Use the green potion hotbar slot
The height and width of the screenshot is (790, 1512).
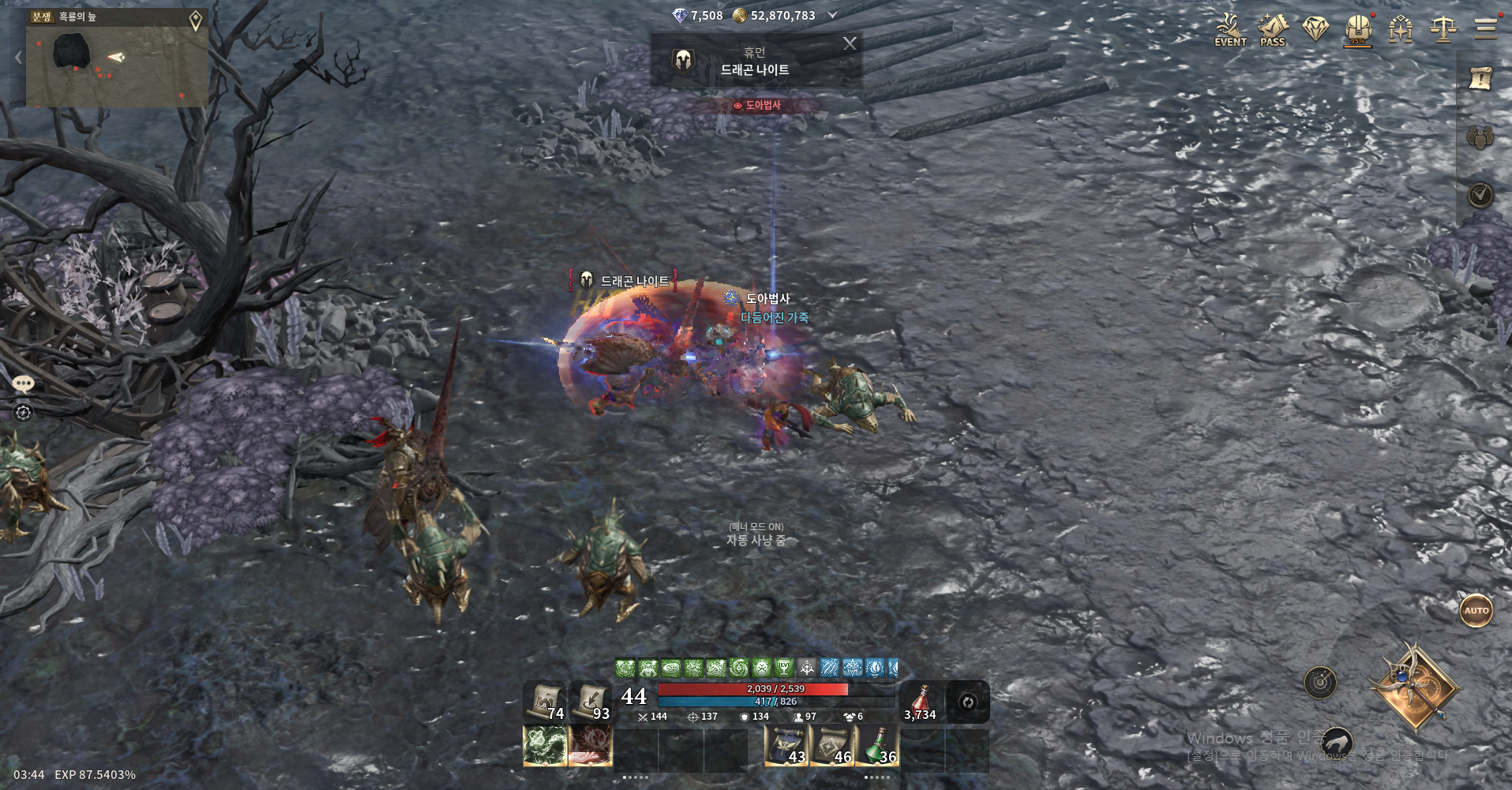click(x=876, y=747)
